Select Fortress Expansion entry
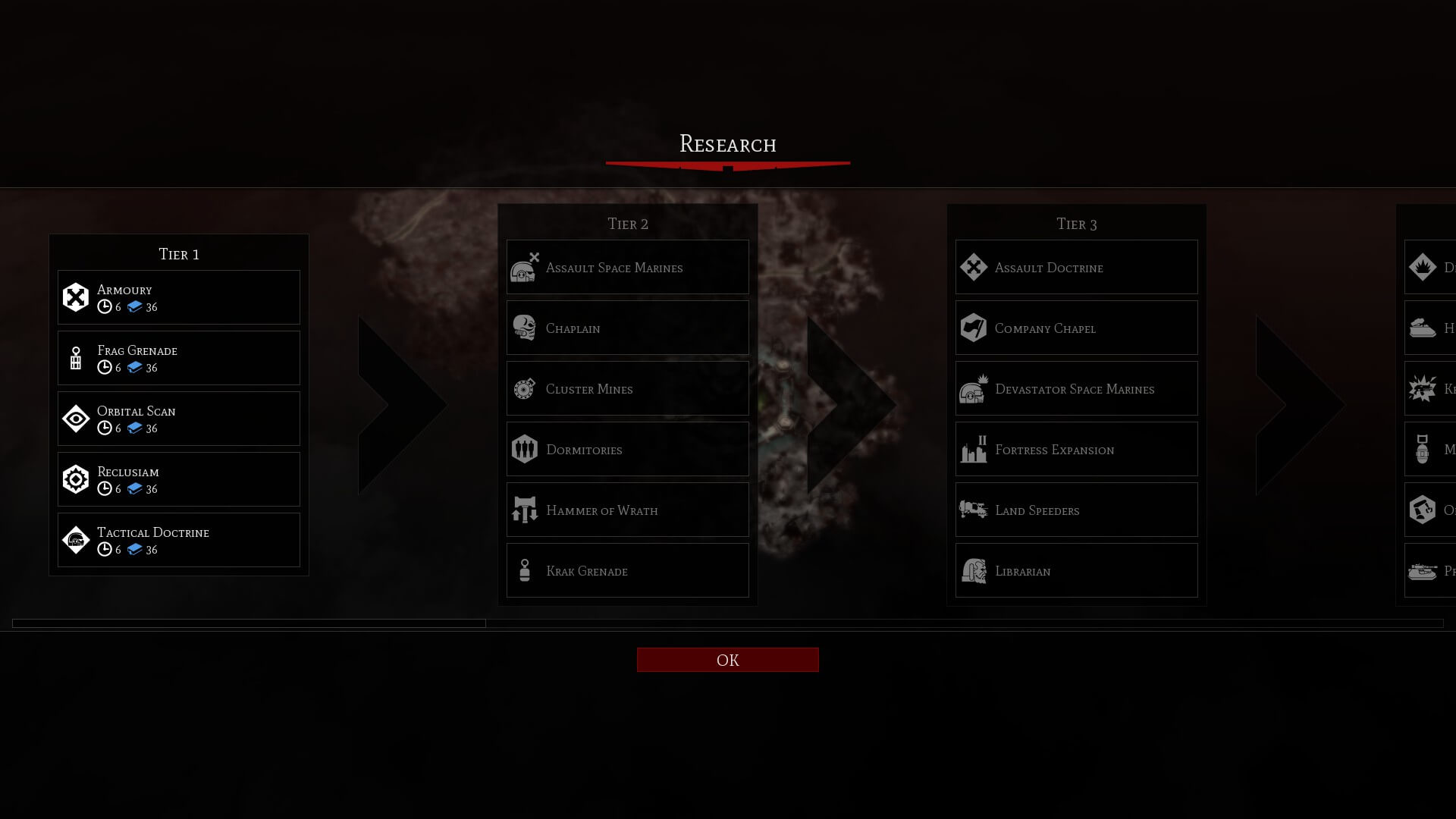This screenshot has width=1456, height=819. tap(1076, 449)
